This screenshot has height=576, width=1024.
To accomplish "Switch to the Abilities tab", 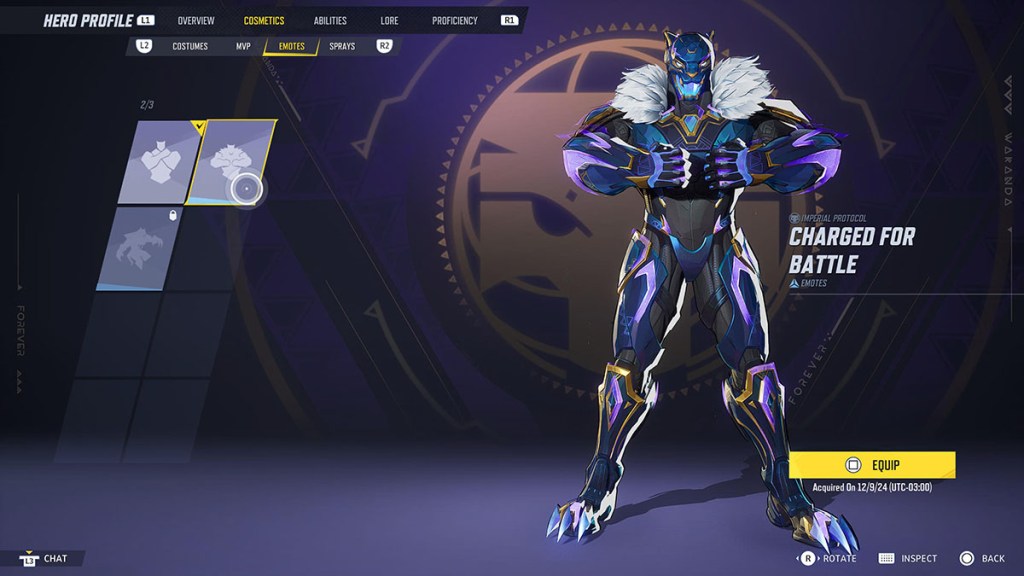I will [329, 20].
